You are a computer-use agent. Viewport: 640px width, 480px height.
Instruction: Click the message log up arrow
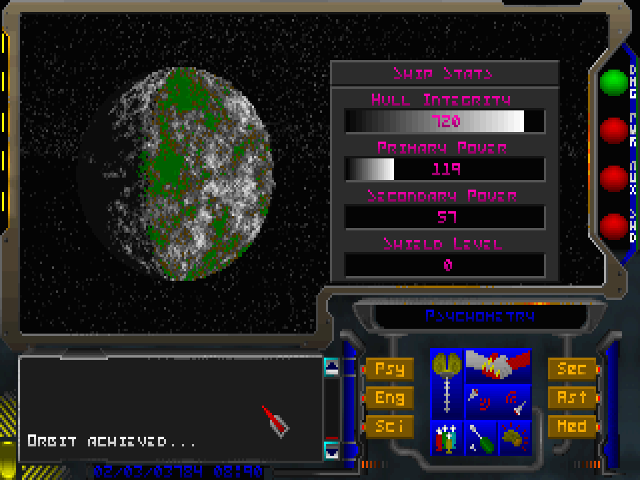pyautogui.click(x=331, y=367)
